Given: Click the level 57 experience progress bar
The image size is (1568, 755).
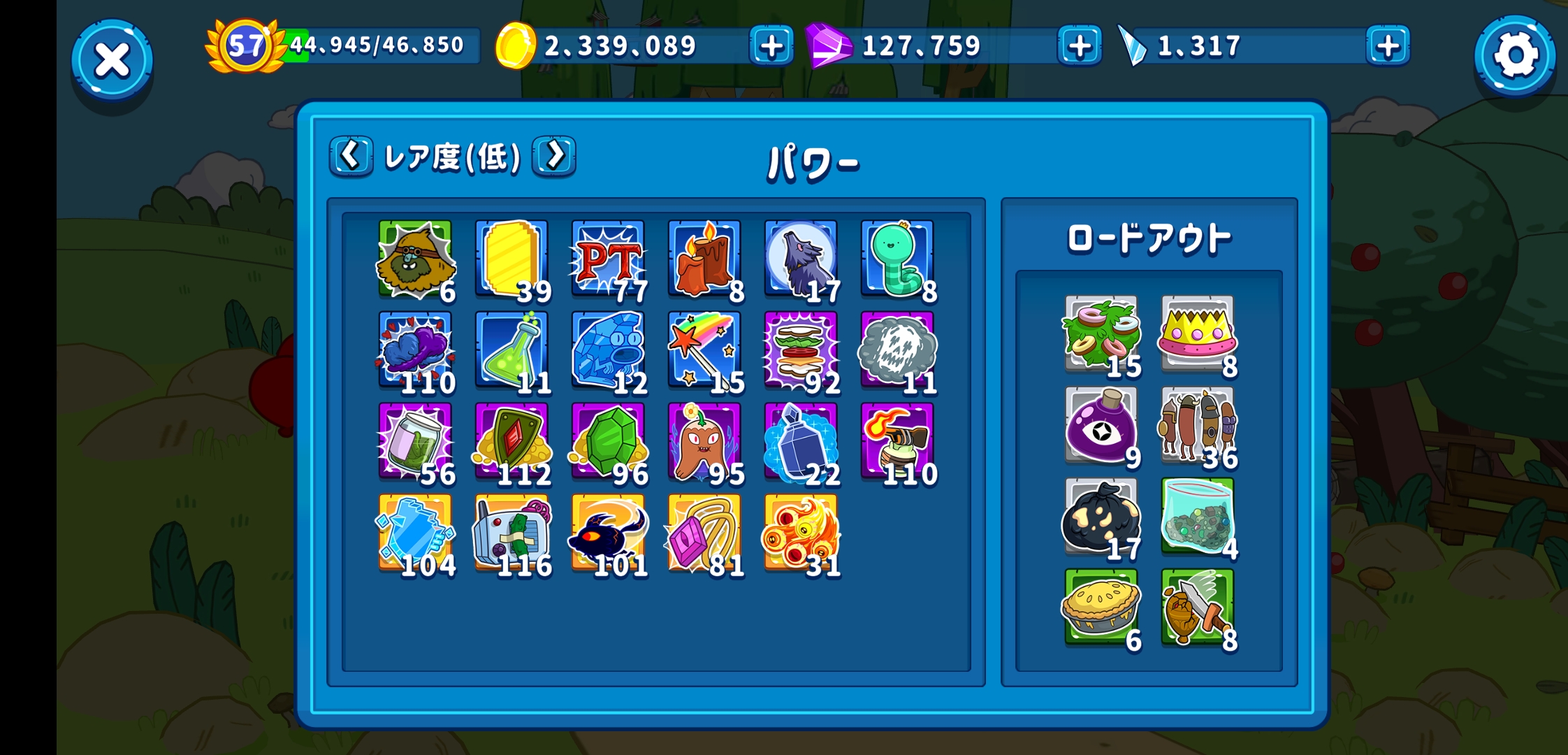Looking at the screenshot, I should tap(377, 44).
